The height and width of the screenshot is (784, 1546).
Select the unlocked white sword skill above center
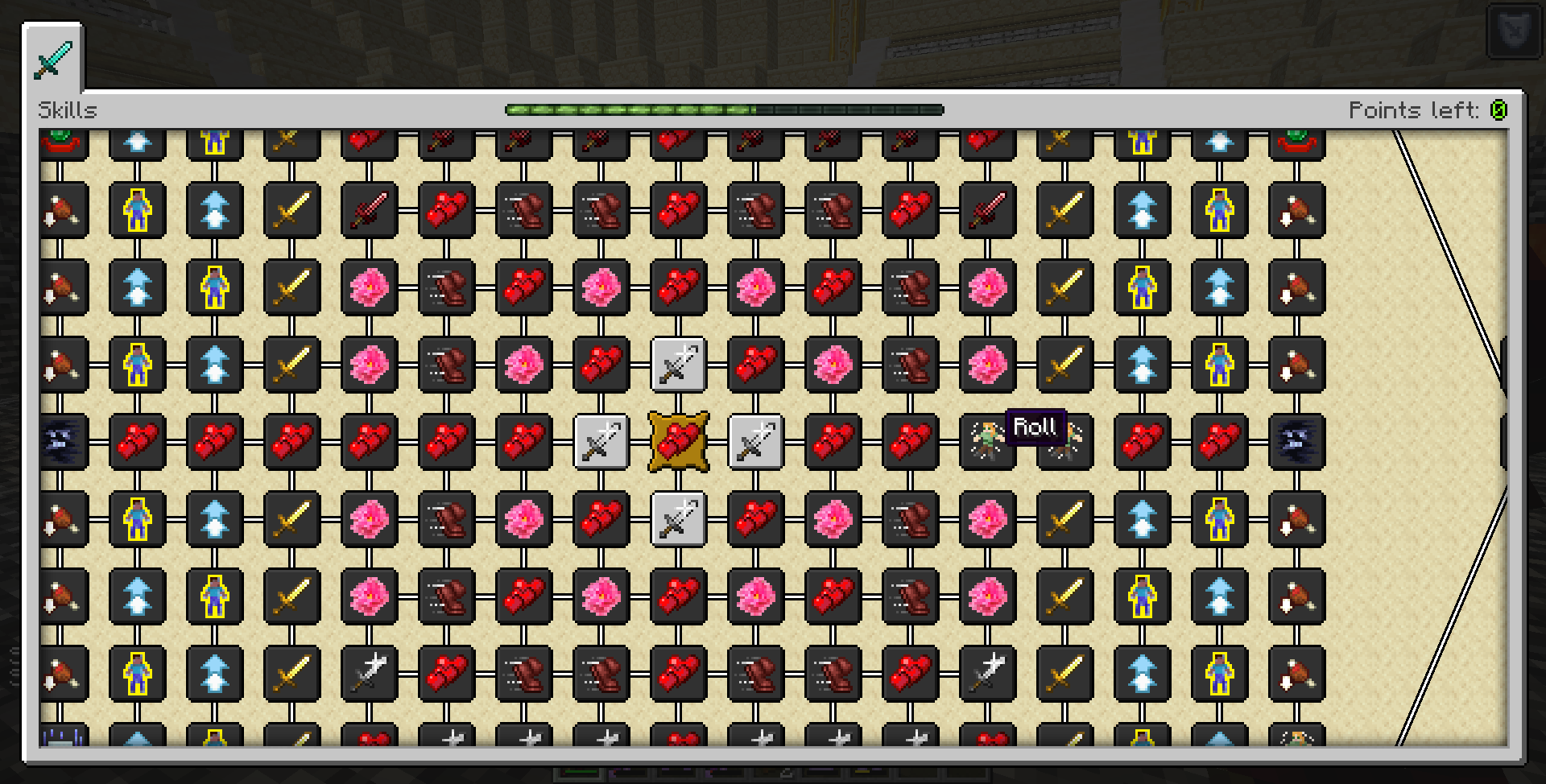tap(679, 364)
